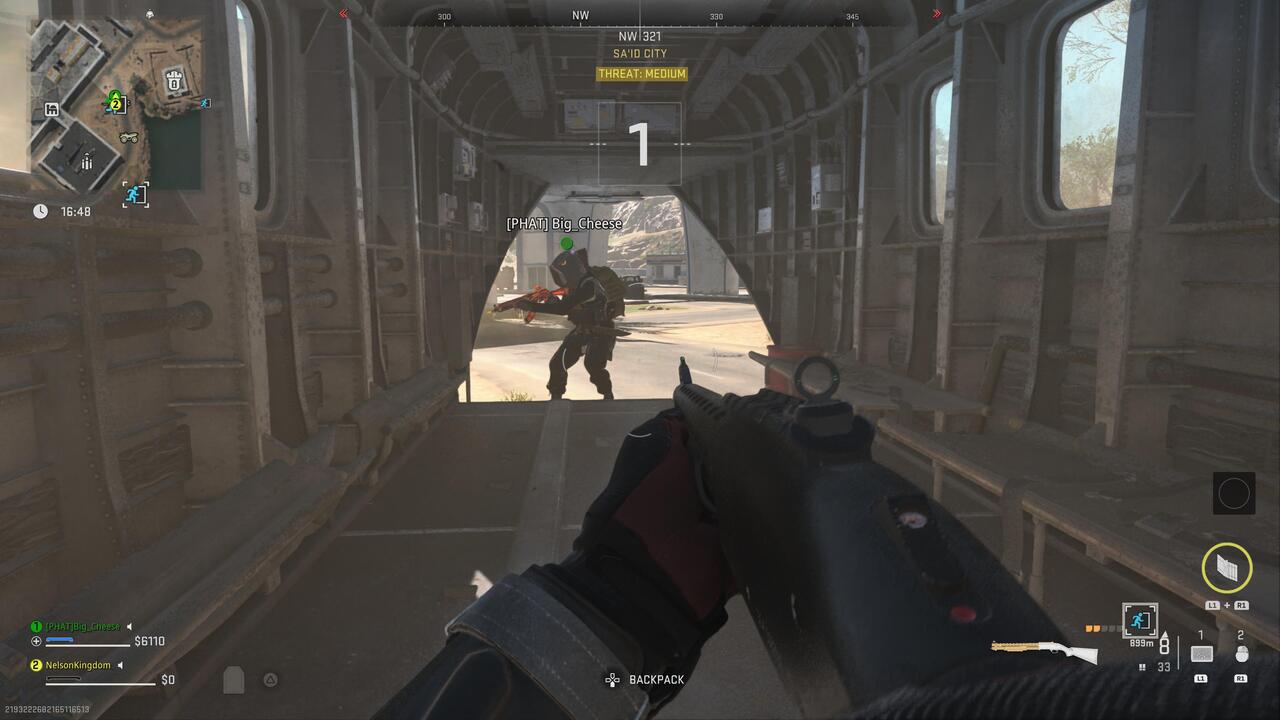
Task: Click the blue runner exfil icon on the minimap
Action: 136,192
